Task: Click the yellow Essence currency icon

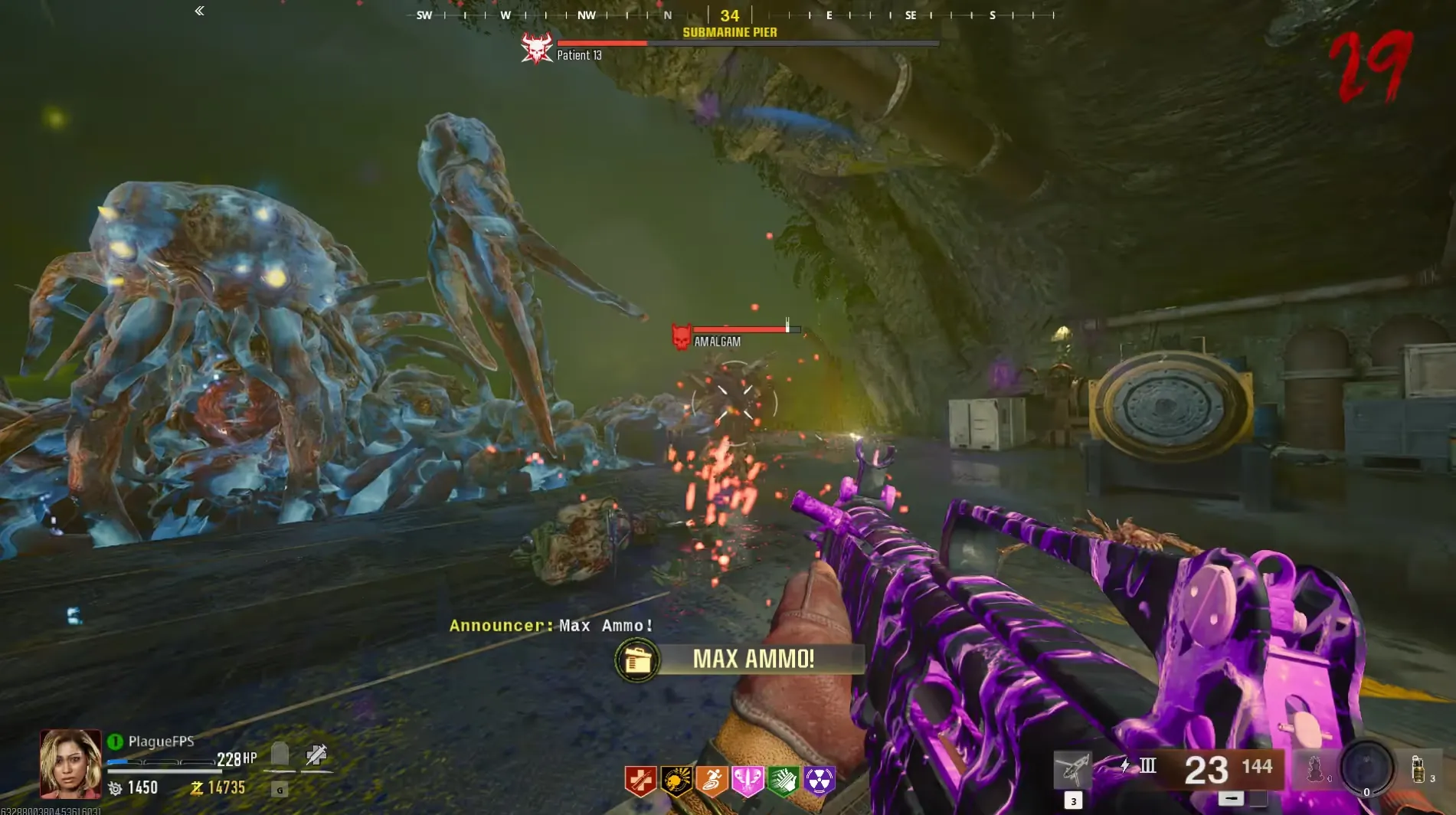Action: click(x=197, y=788)
